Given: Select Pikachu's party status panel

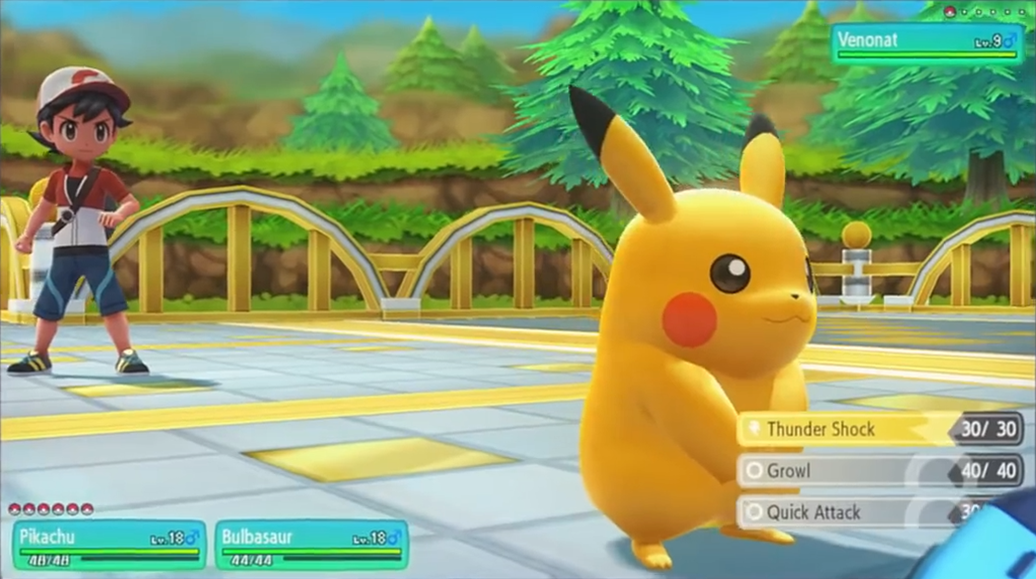Looking at the screenshot, I should [108, 545].
